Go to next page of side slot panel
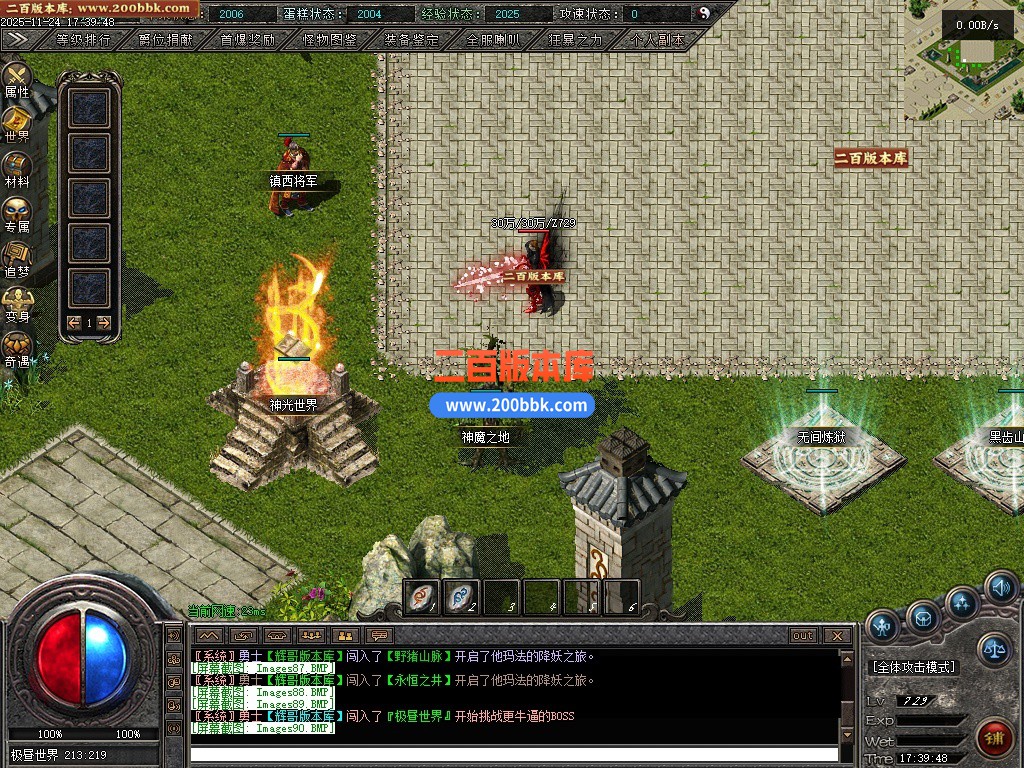The image size is (1024, 768). pos(103,323)
